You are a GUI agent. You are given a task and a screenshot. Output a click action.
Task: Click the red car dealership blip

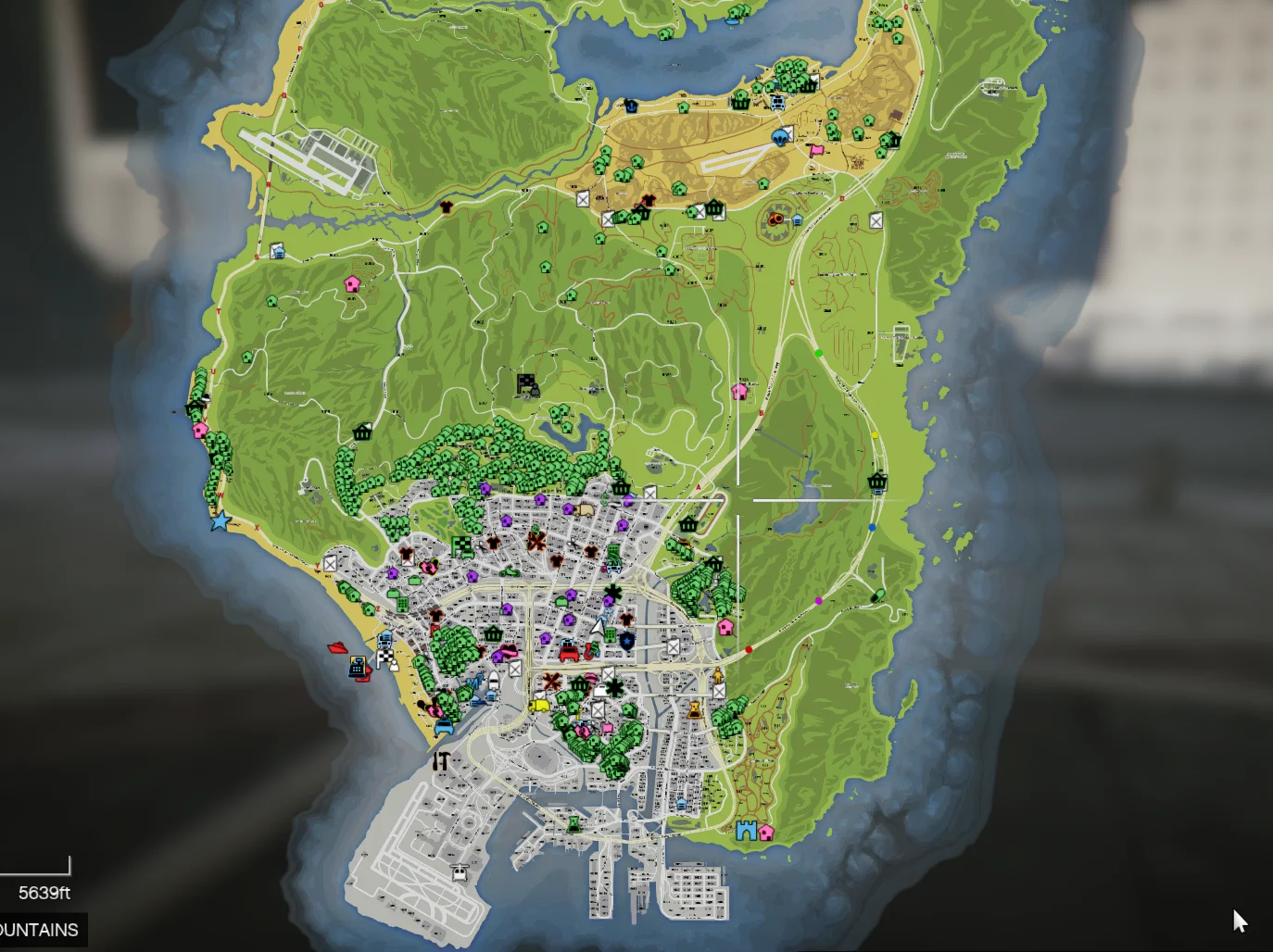[568, 654]
